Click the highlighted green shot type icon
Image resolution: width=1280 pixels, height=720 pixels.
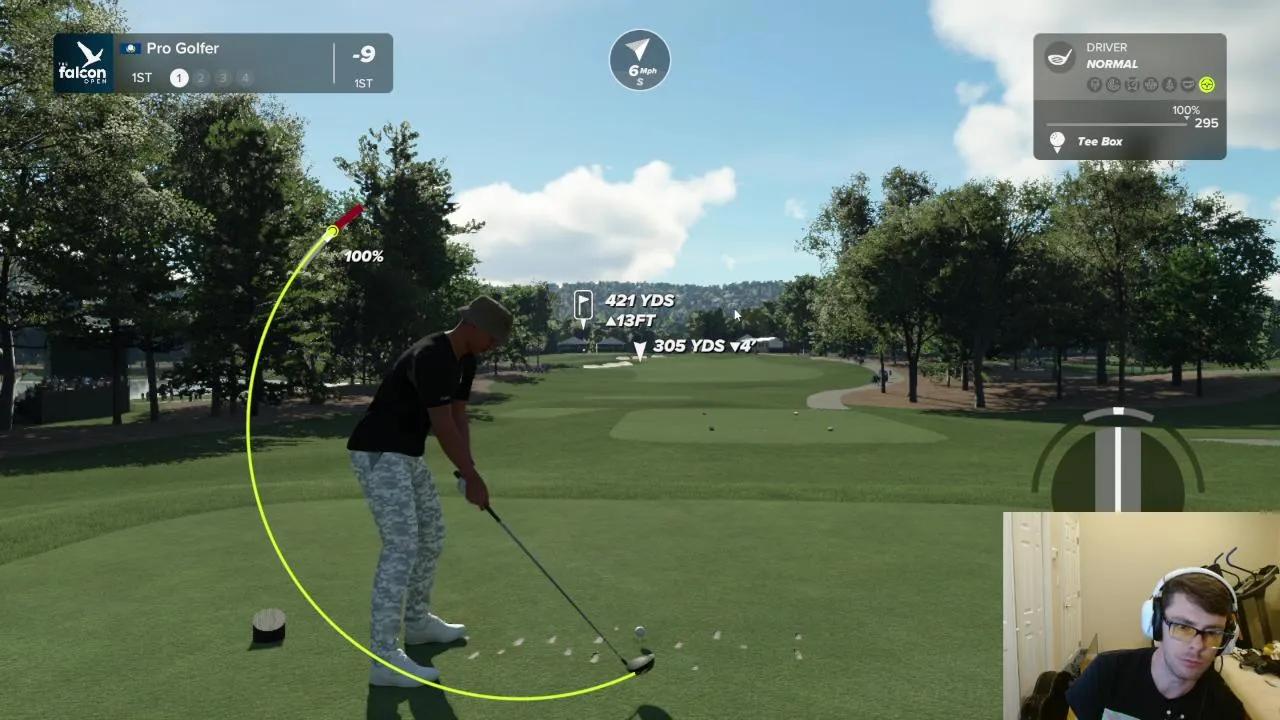pyautogui.click(x=1207, y=85)
